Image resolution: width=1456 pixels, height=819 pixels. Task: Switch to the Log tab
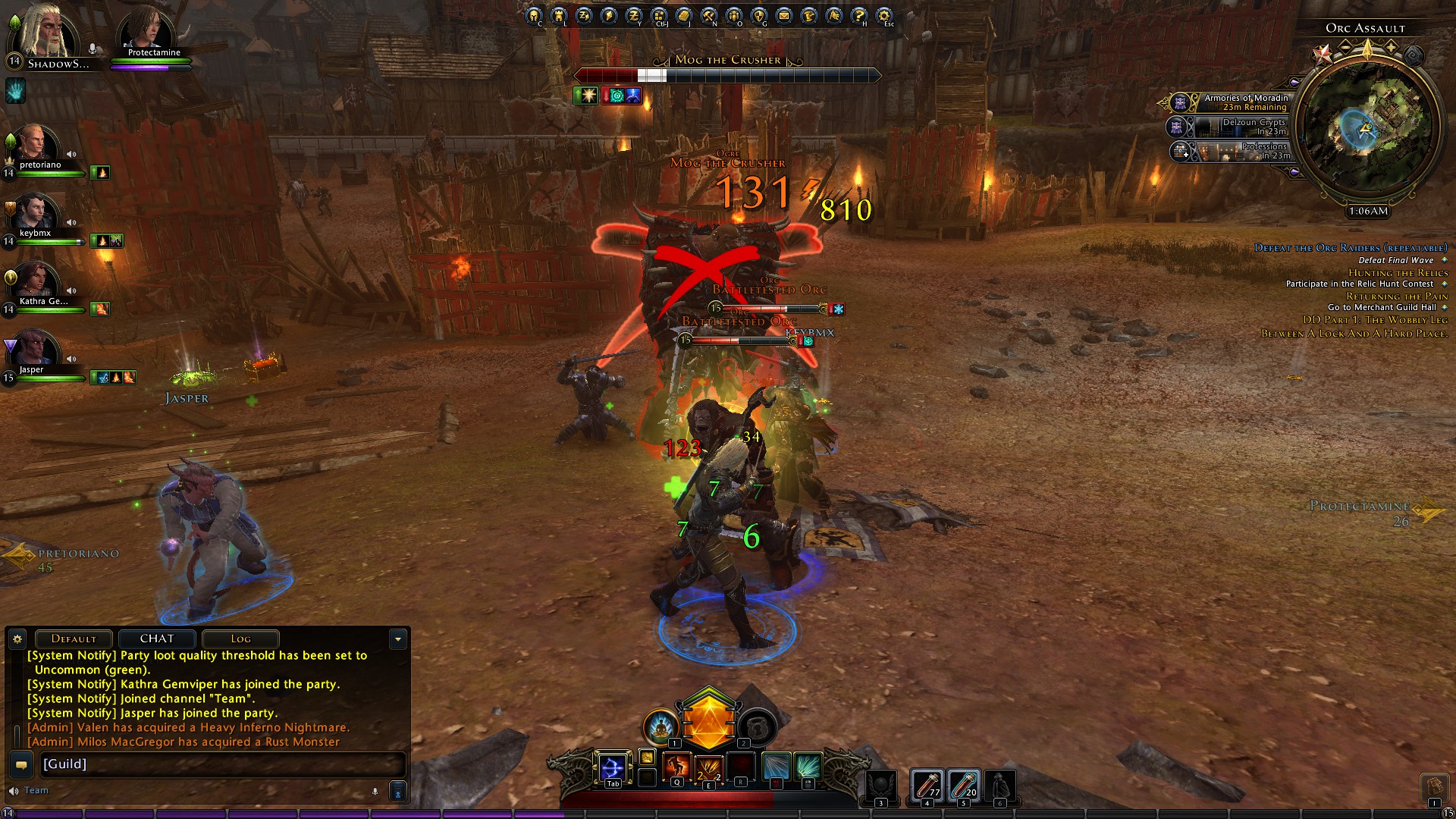pyautogui.click(x=240, y=639)
